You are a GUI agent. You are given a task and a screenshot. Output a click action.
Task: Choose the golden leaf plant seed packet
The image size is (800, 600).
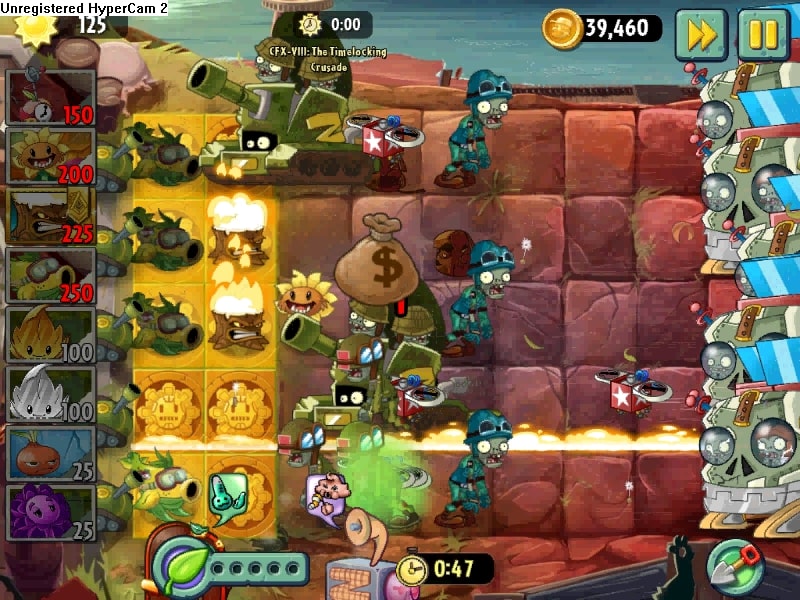[x=52, y=335]
